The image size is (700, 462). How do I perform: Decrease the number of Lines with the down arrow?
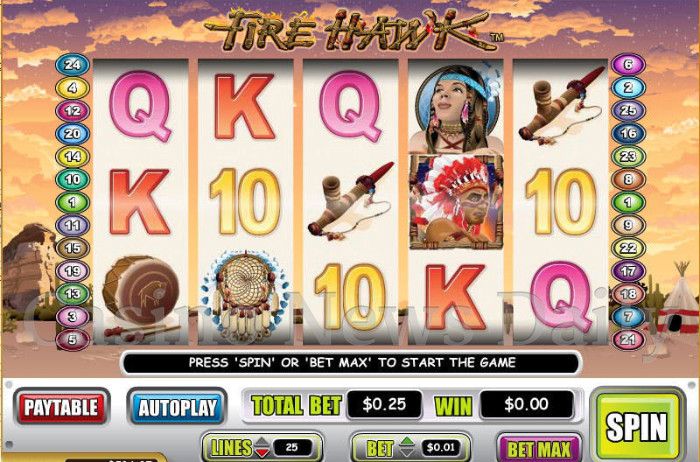coord(263,453)
